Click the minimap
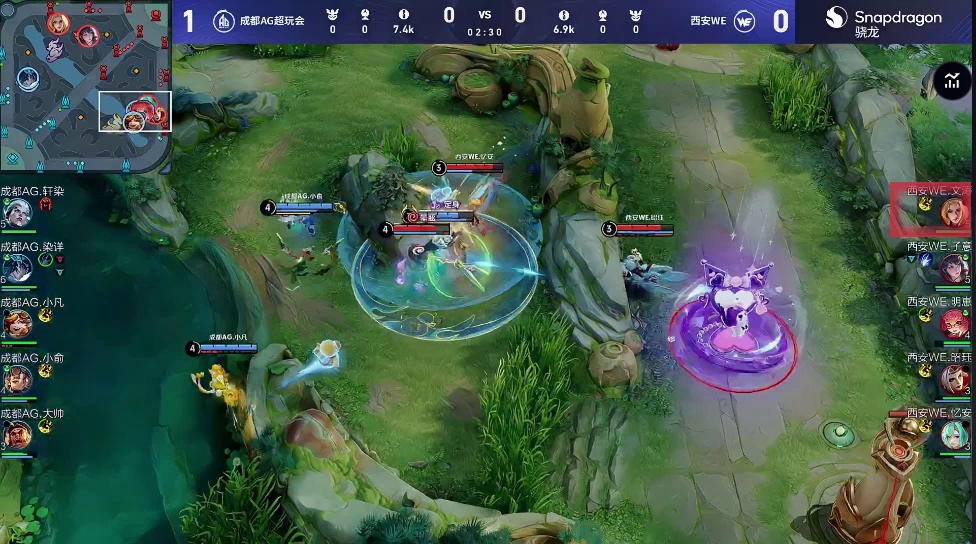 point(86,85)
